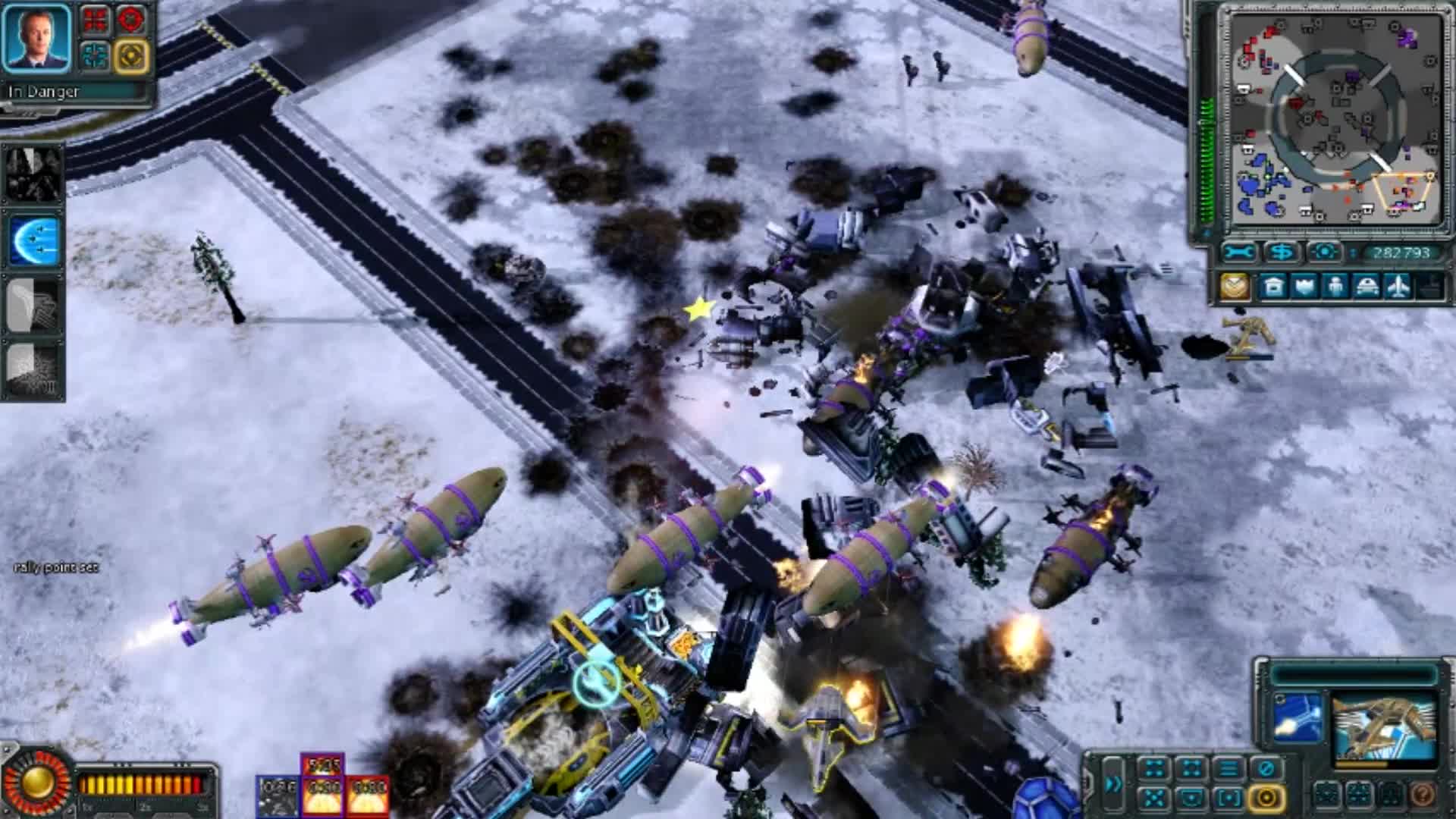
Task: Enable Hold Fire with the Ø stance button
Action: pos(1266,767)
